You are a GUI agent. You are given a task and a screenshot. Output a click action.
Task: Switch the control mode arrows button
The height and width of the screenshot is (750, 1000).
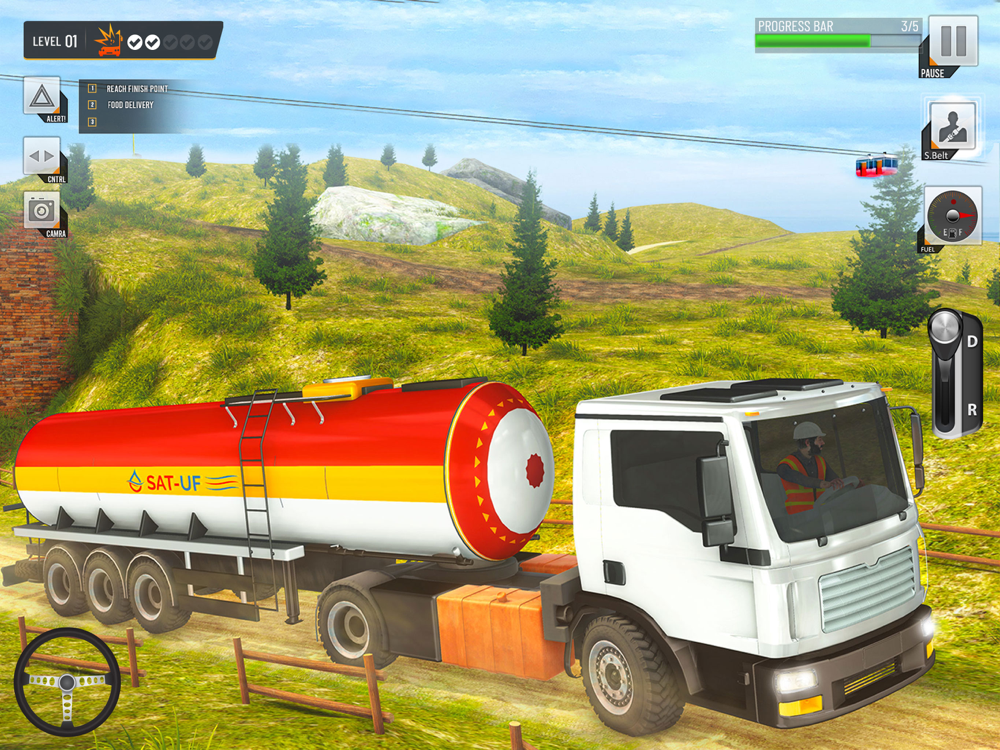pos(42,156)
